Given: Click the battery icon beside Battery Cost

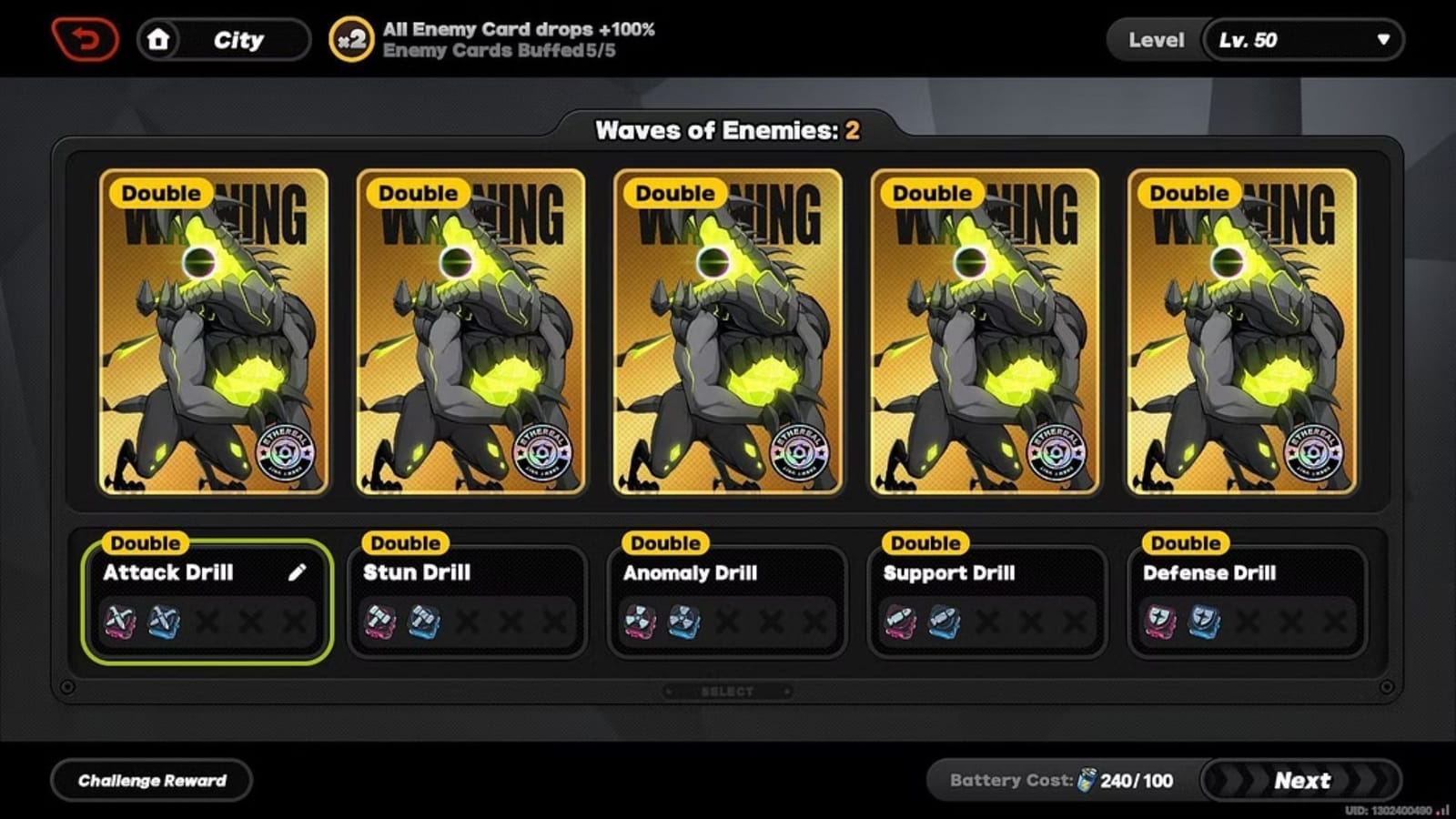Looking at the screenshot, I should coord(1086,780).
